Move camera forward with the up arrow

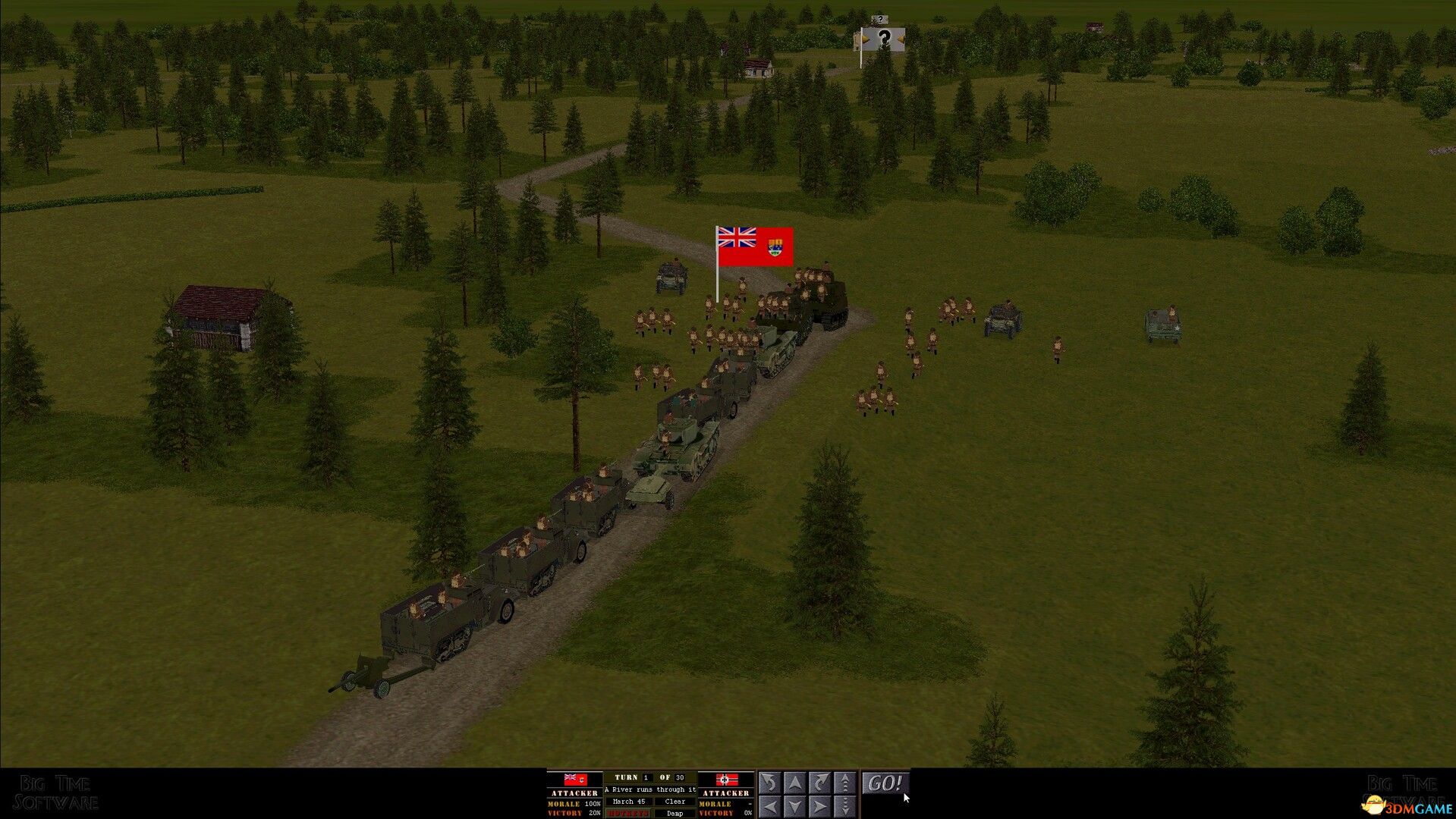(x=794, y=783)
